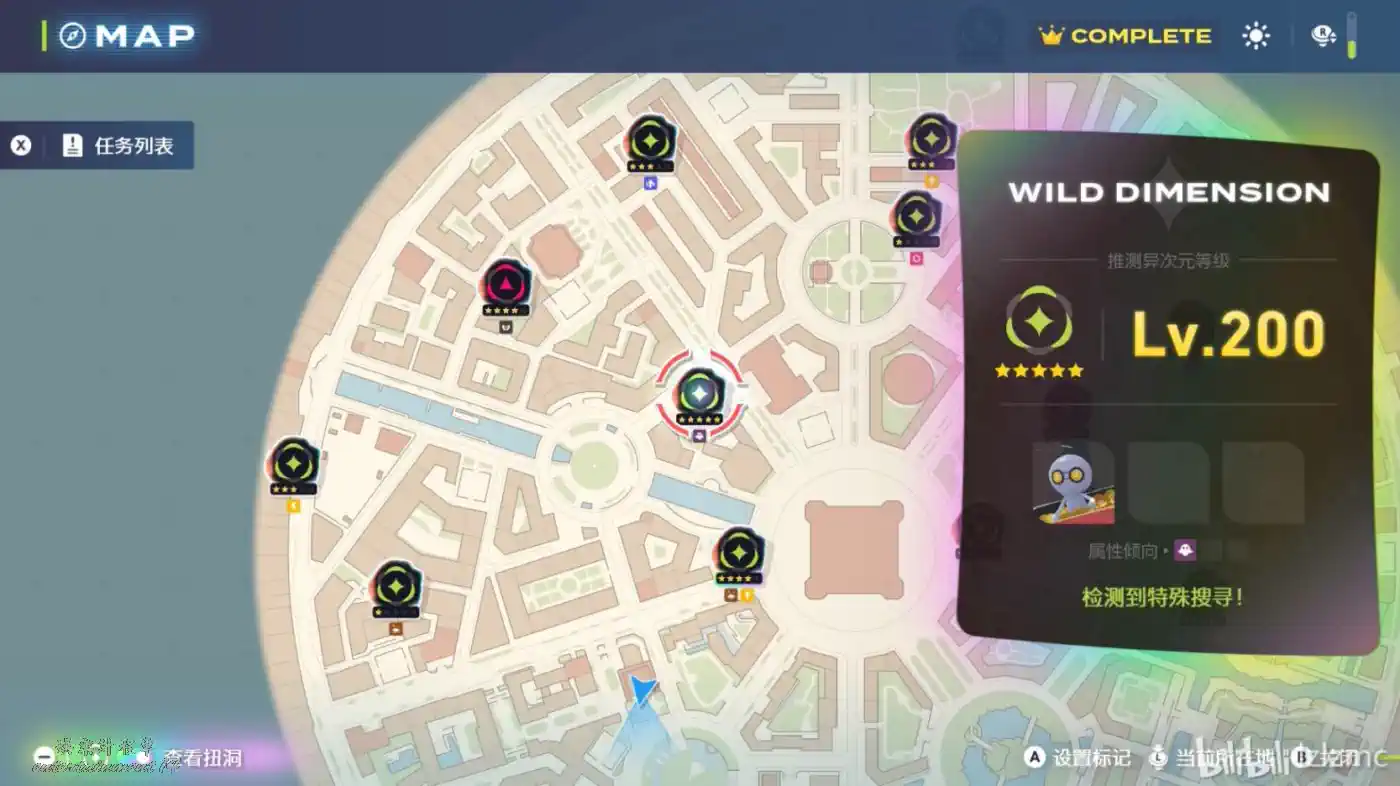The height and width of the screenshot is (786, 1400).
Task: Pick the four-star marker with brown and yellow badges
Action: pos(739,553)
